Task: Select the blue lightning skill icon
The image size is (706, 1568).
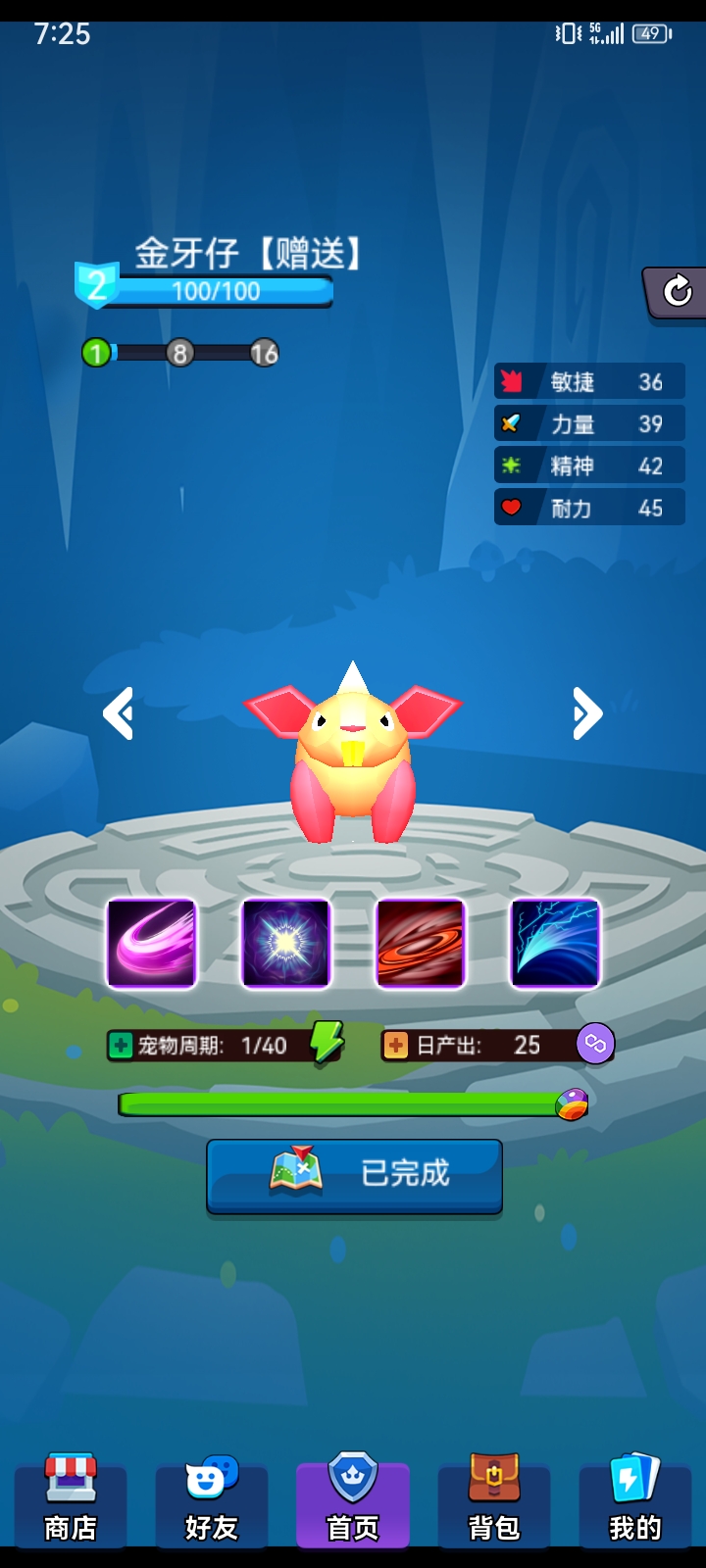Action: [555, 943]
